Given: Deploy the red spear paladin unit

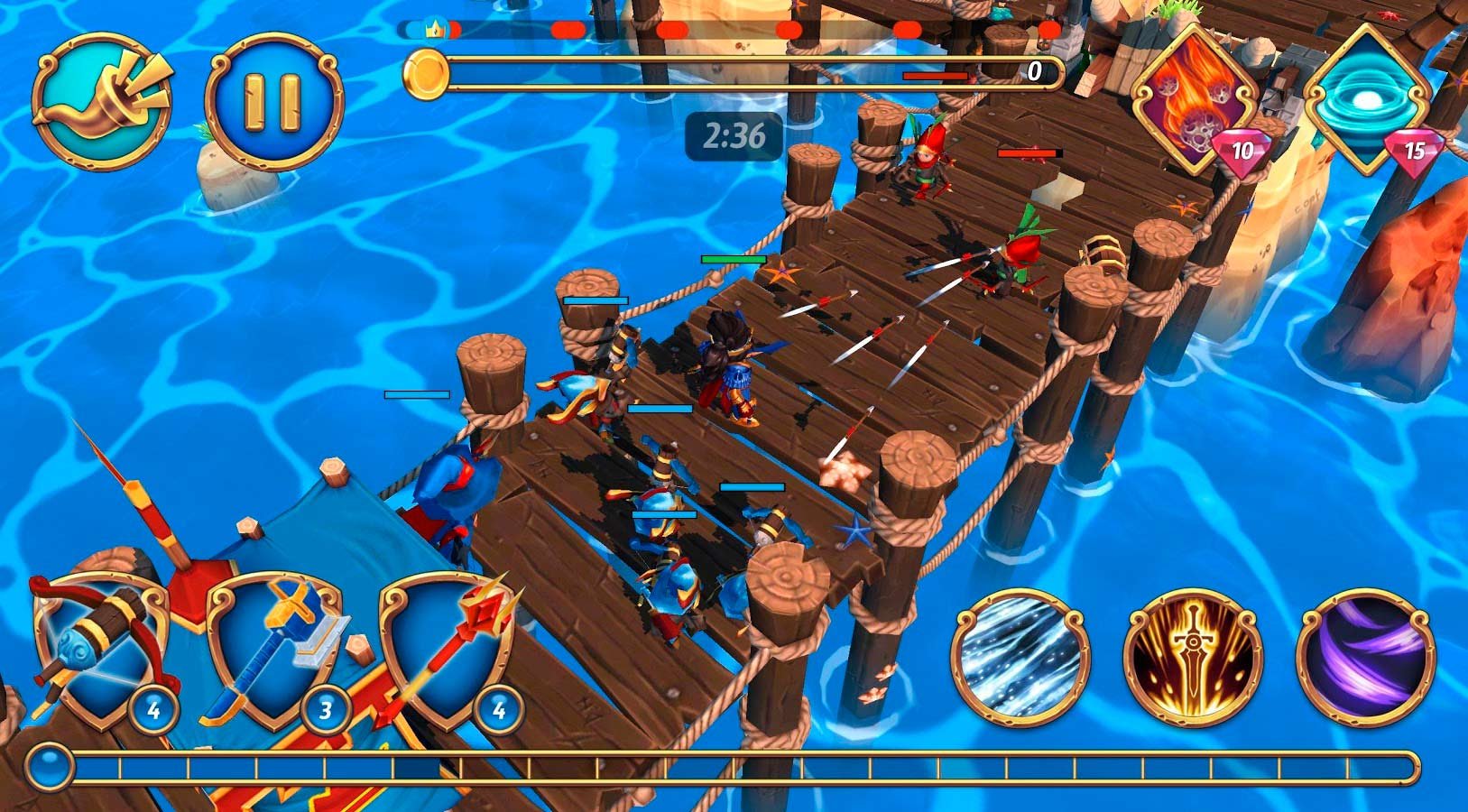Looking at the screenshot, I should (448, 650).
